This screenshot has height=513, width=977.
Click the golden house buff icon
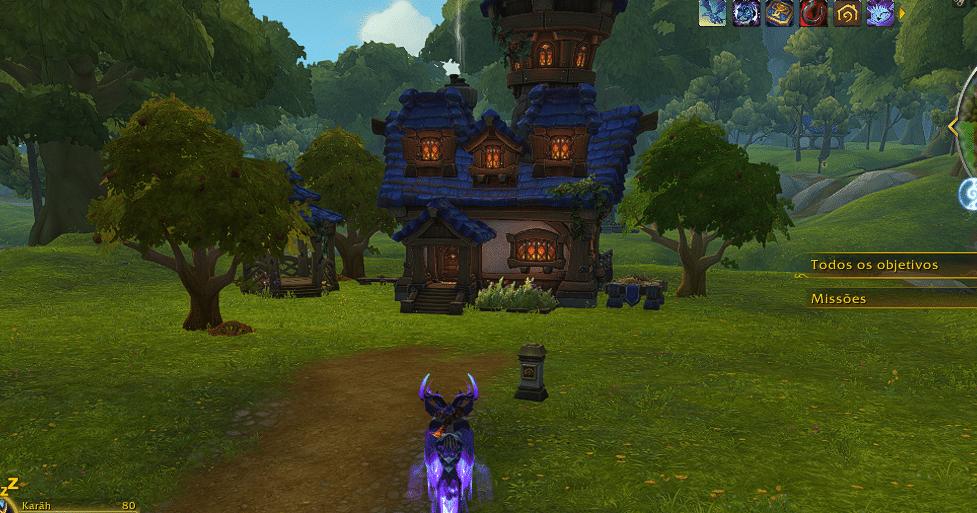pyautogui.click(x=846, y=12)
